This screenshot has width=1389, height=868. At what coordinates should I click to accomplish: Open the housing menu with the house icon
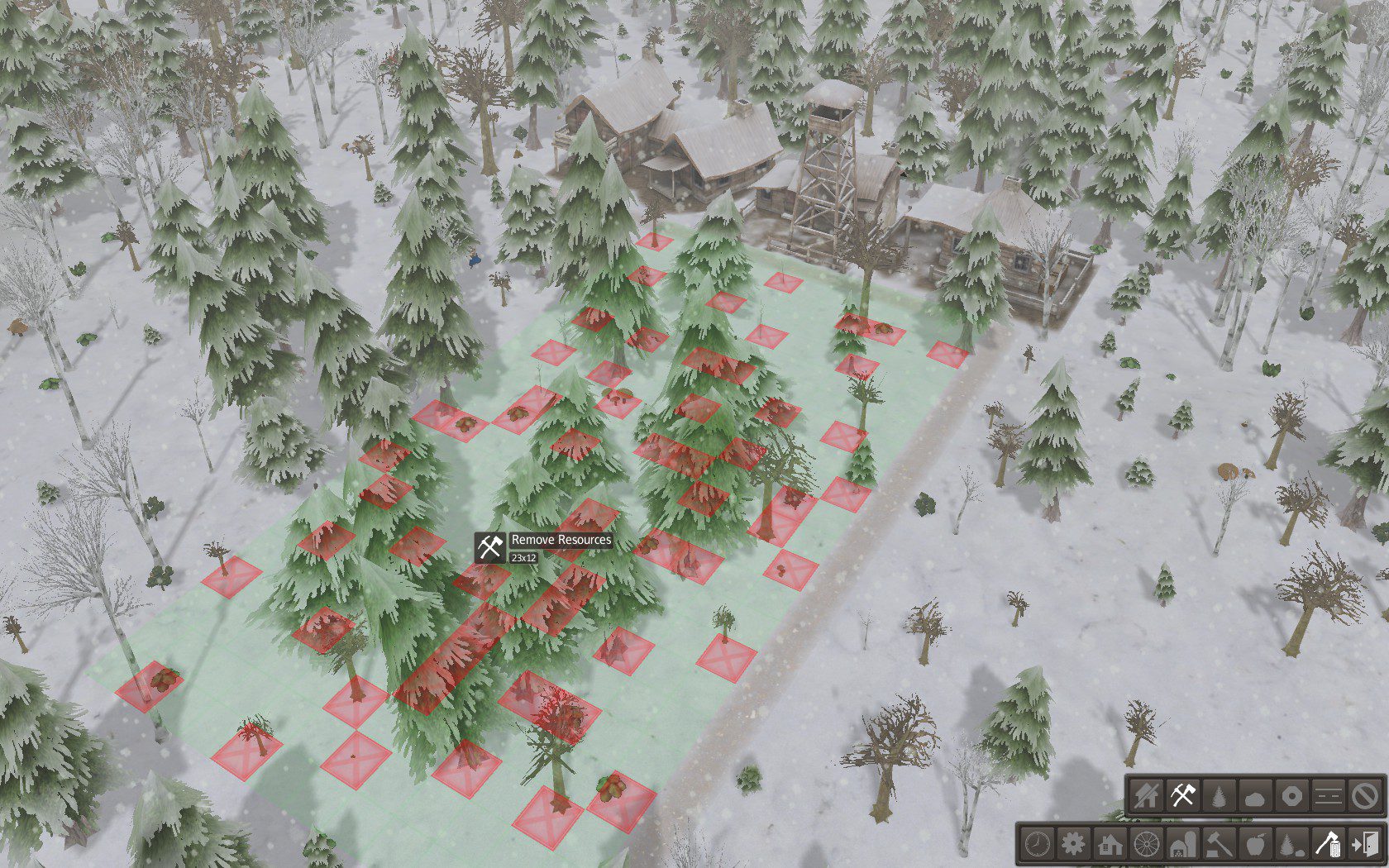(1110, 844)
